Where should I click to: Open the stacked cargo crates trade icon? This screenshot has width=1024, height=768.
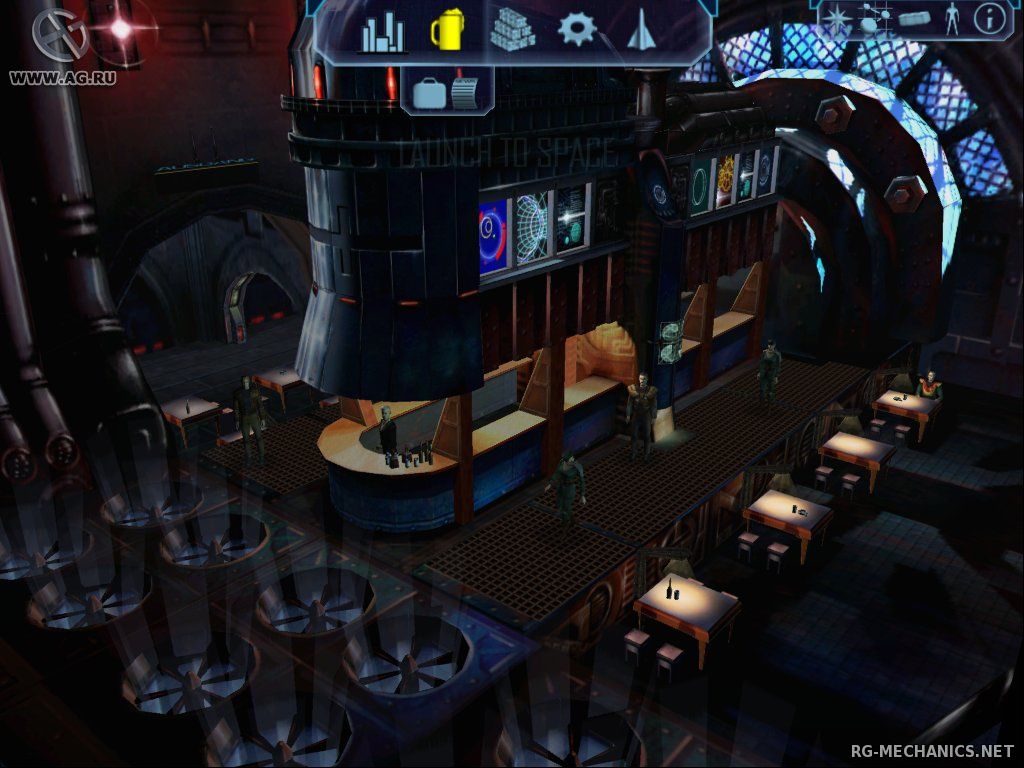click(x=512, y=29)
